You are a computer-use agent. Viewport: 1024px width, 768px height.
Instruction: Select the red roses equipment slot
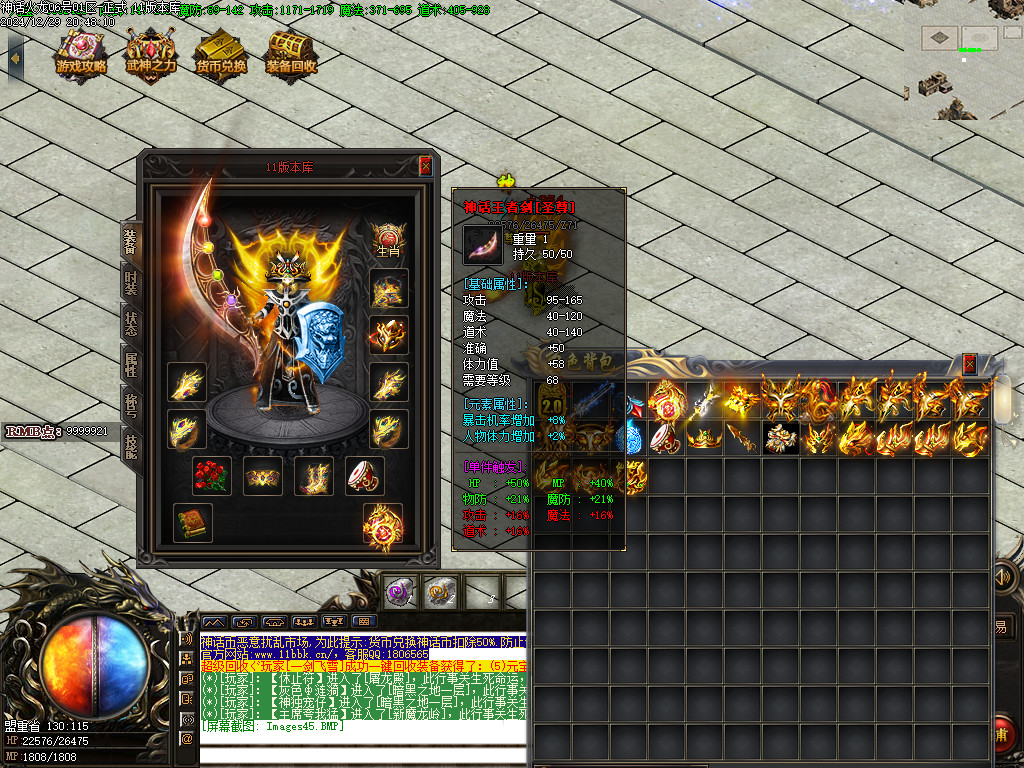click(x=212, y=476)
